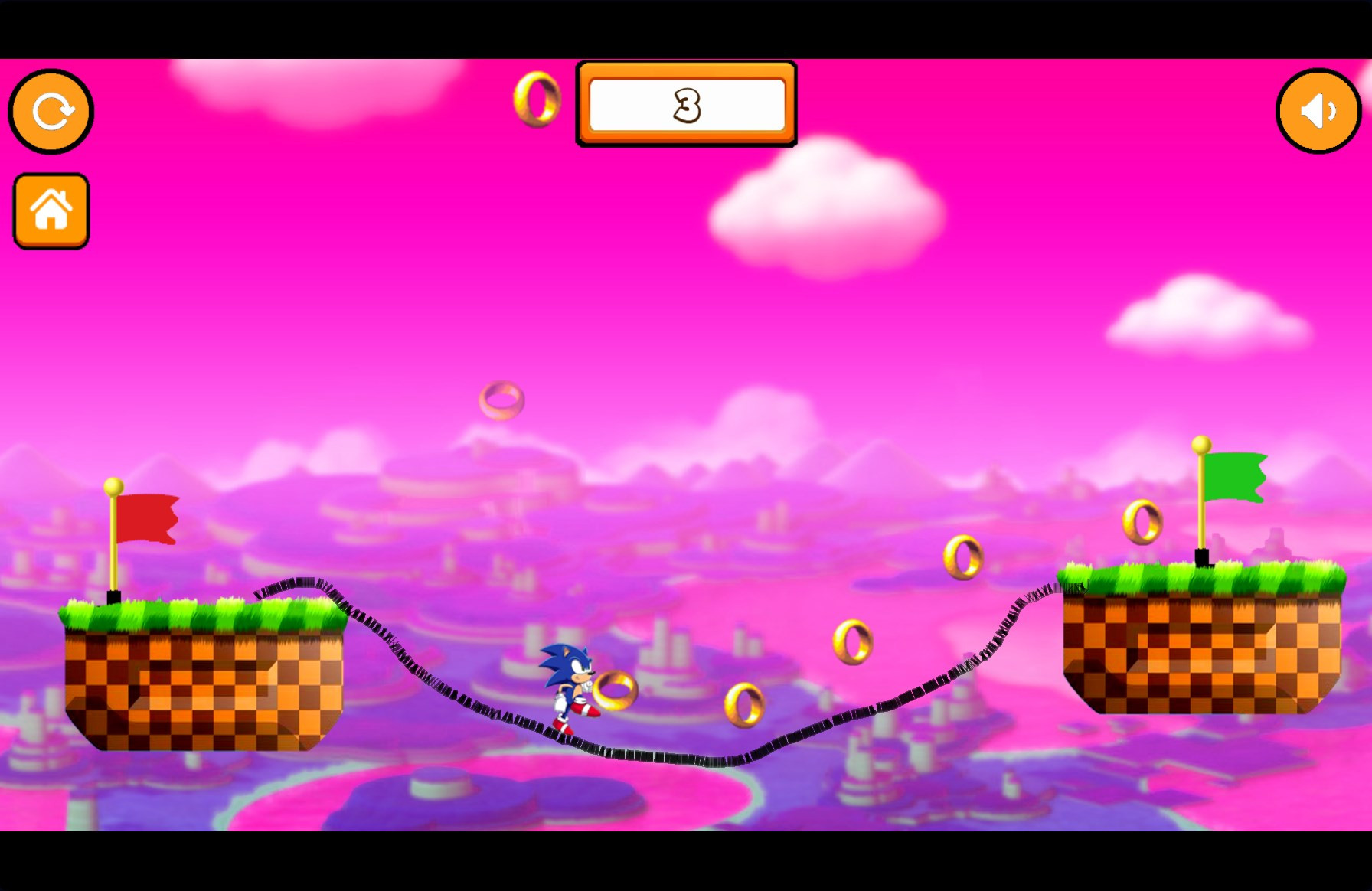Return to the home menu
The height and width of the screenshot is (891, 1372).
51,211
